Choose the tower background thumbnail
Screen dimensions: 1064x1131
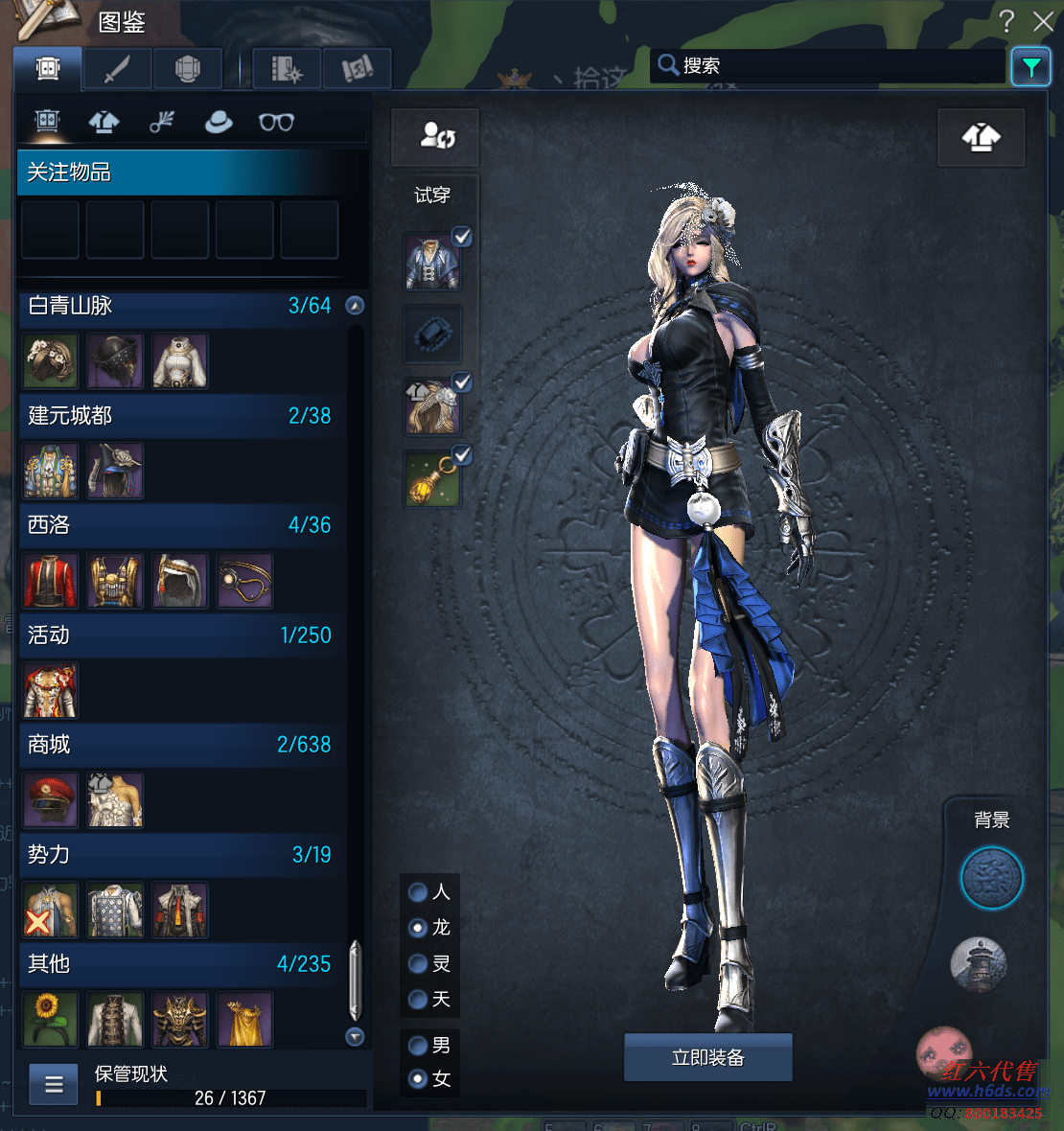978,964
